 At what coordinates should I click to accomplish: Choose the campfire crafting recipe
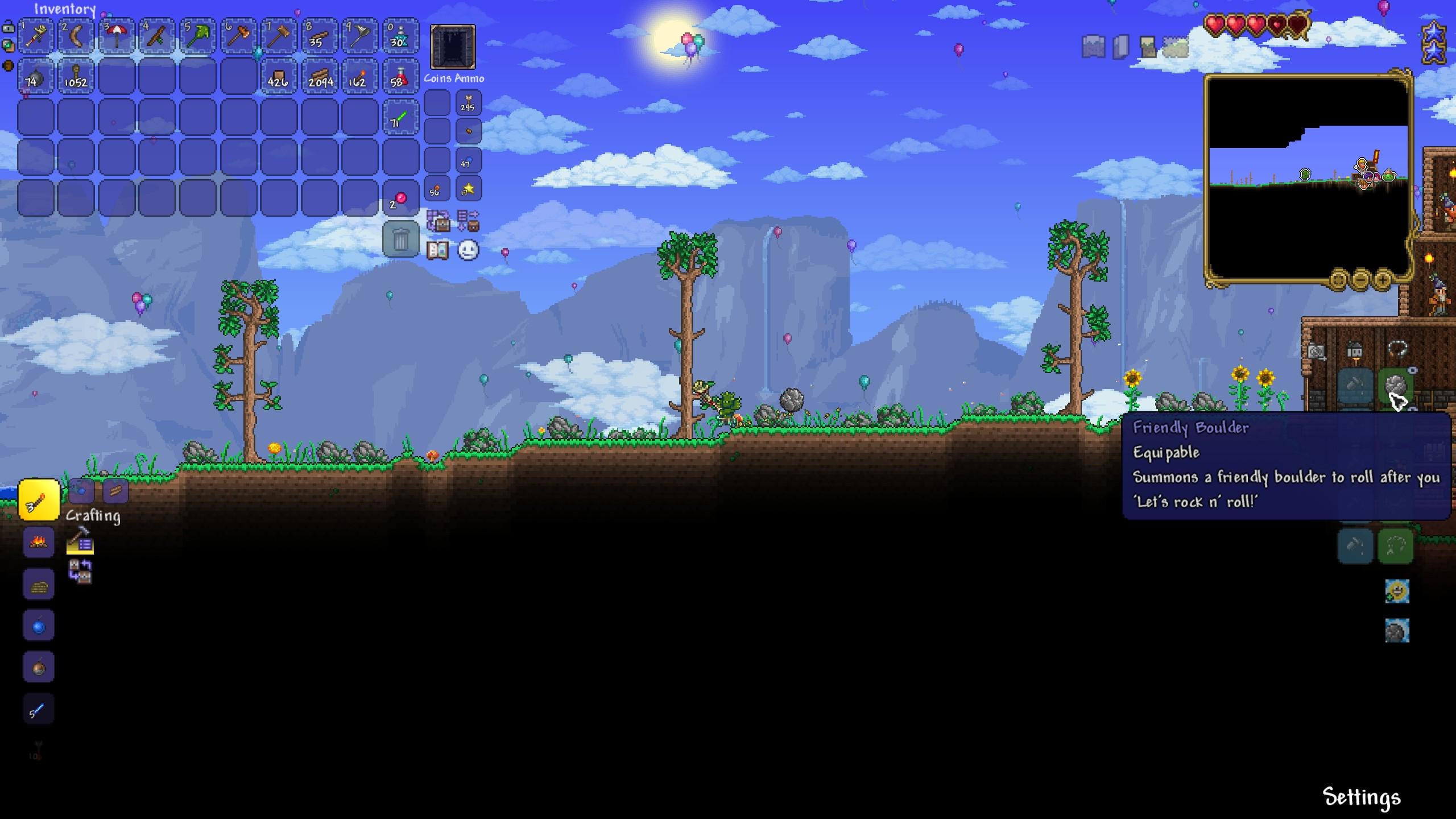coord(39,542)
